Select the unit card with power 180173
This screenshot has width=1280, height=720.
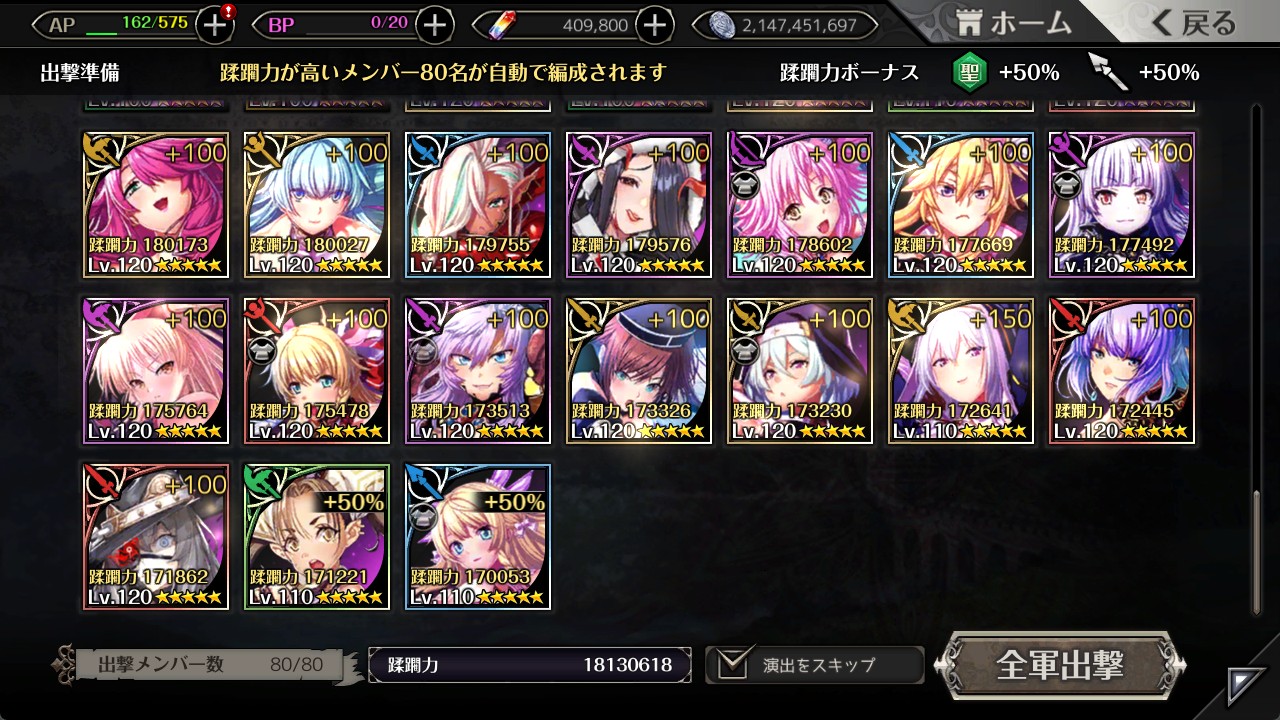coord(156,205)
